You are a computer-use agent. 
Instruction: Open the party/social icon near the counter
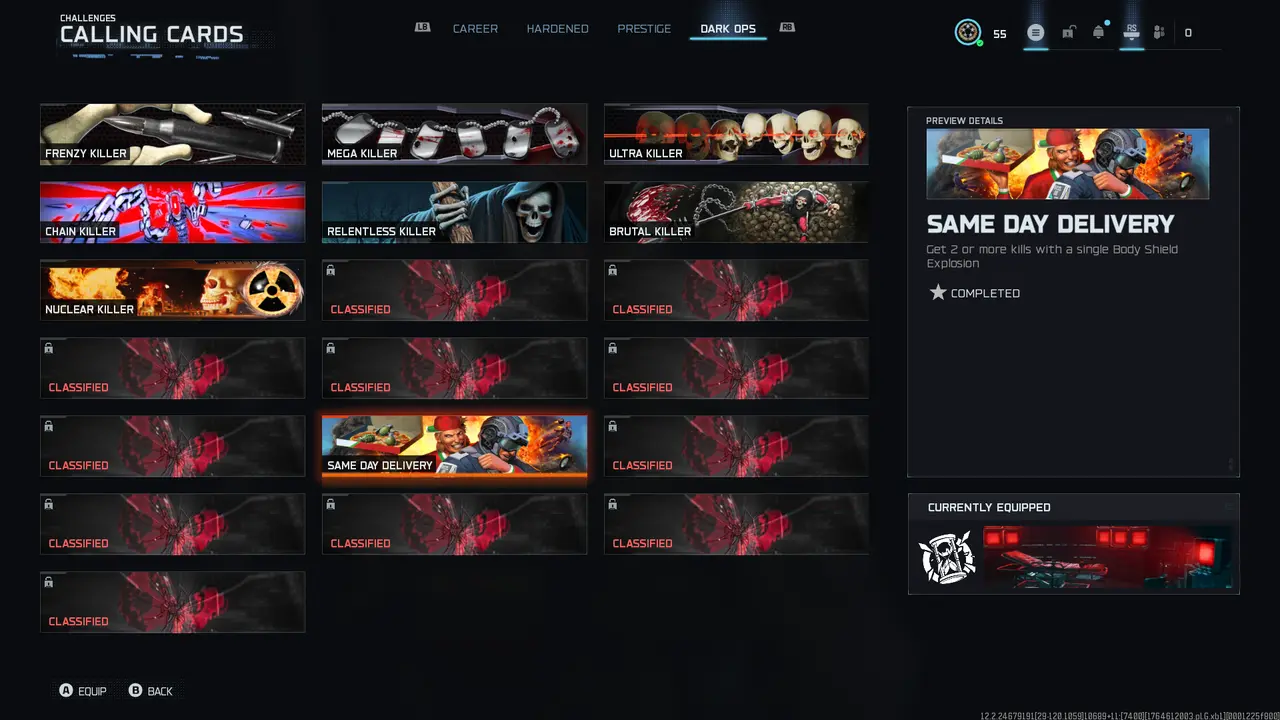click(x=1158, y=32)
